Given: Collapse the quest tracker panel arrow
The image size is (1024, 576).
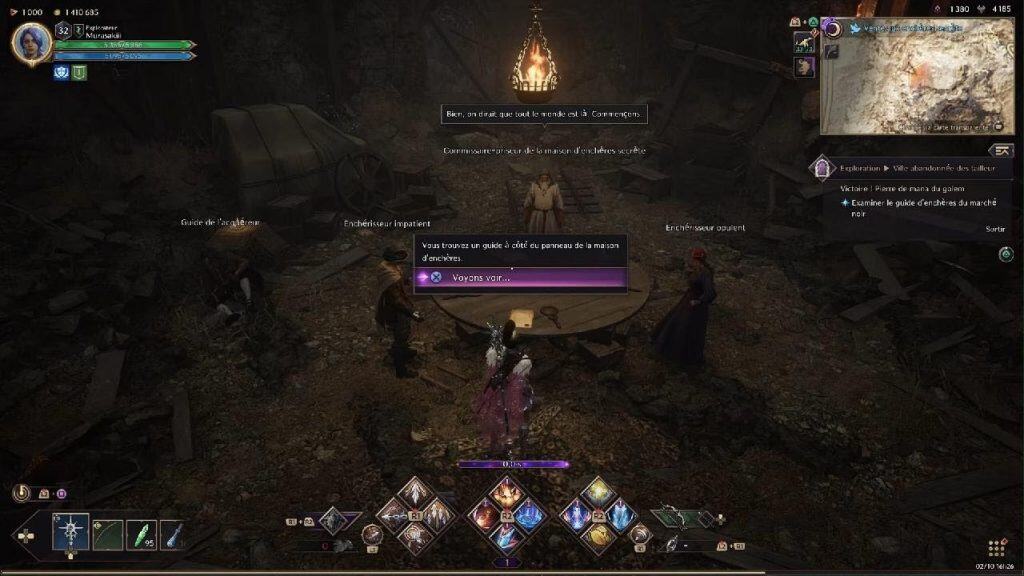Looking at the screenshot, I should pyautogui.click(x=1000, y=150).
